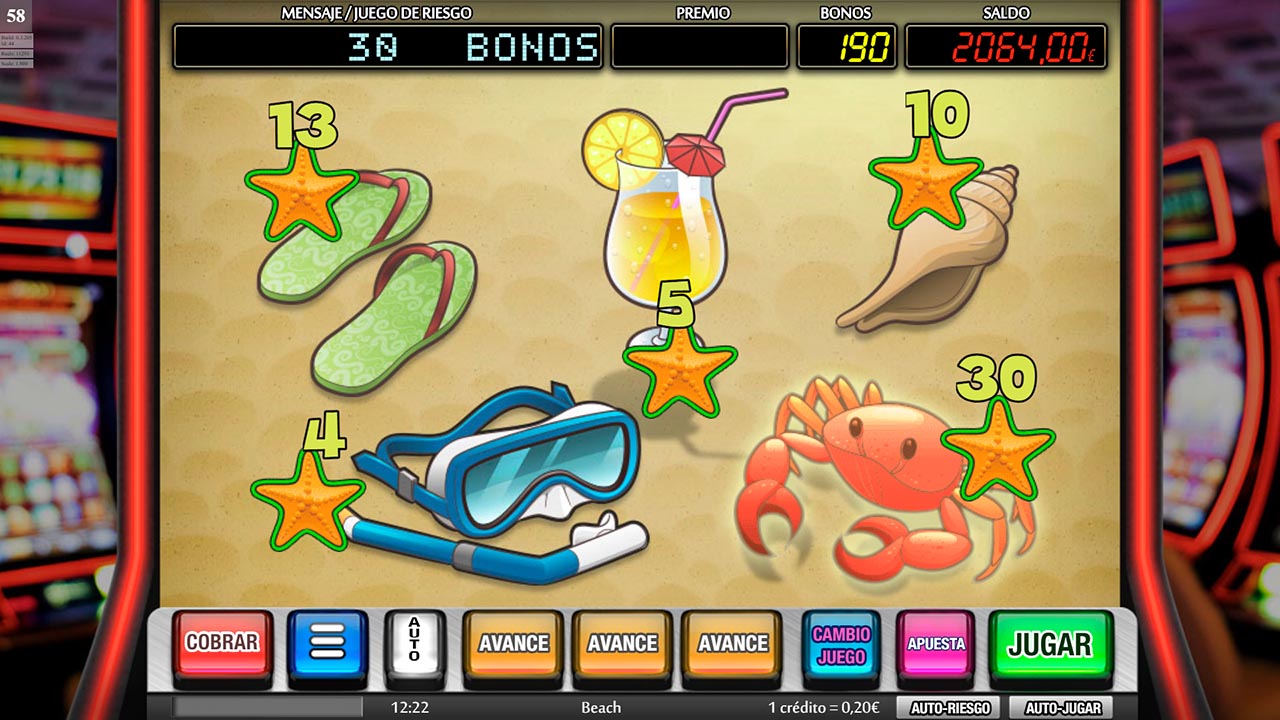
Task: Open CAMBIO JUEGO to switch games
Action: [842, 644]
